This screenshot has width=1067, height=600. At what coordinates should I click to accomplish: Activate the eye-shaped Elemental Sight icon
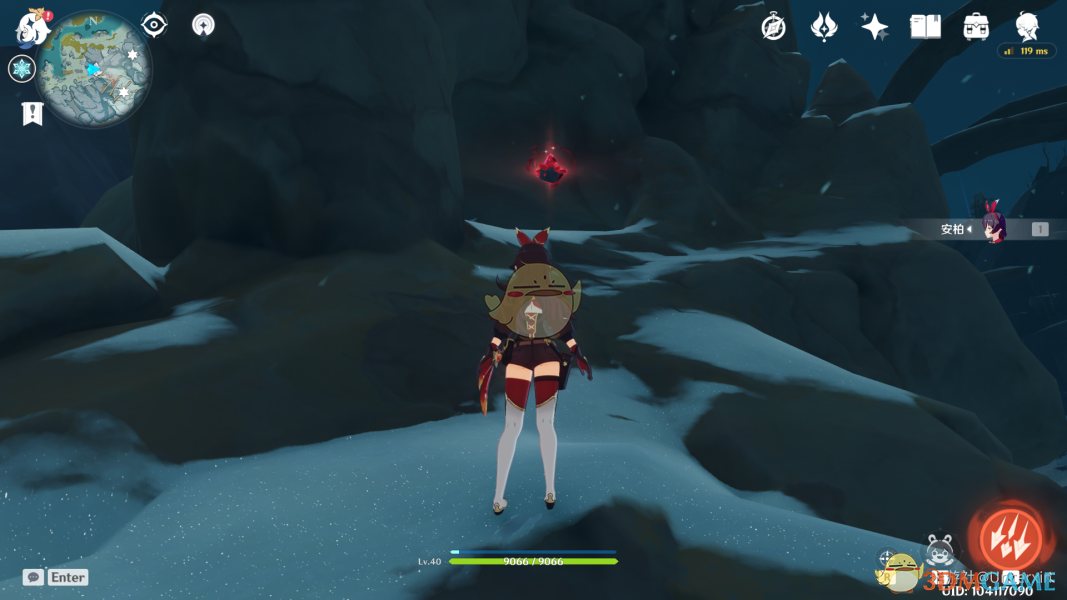pos(154,25)
